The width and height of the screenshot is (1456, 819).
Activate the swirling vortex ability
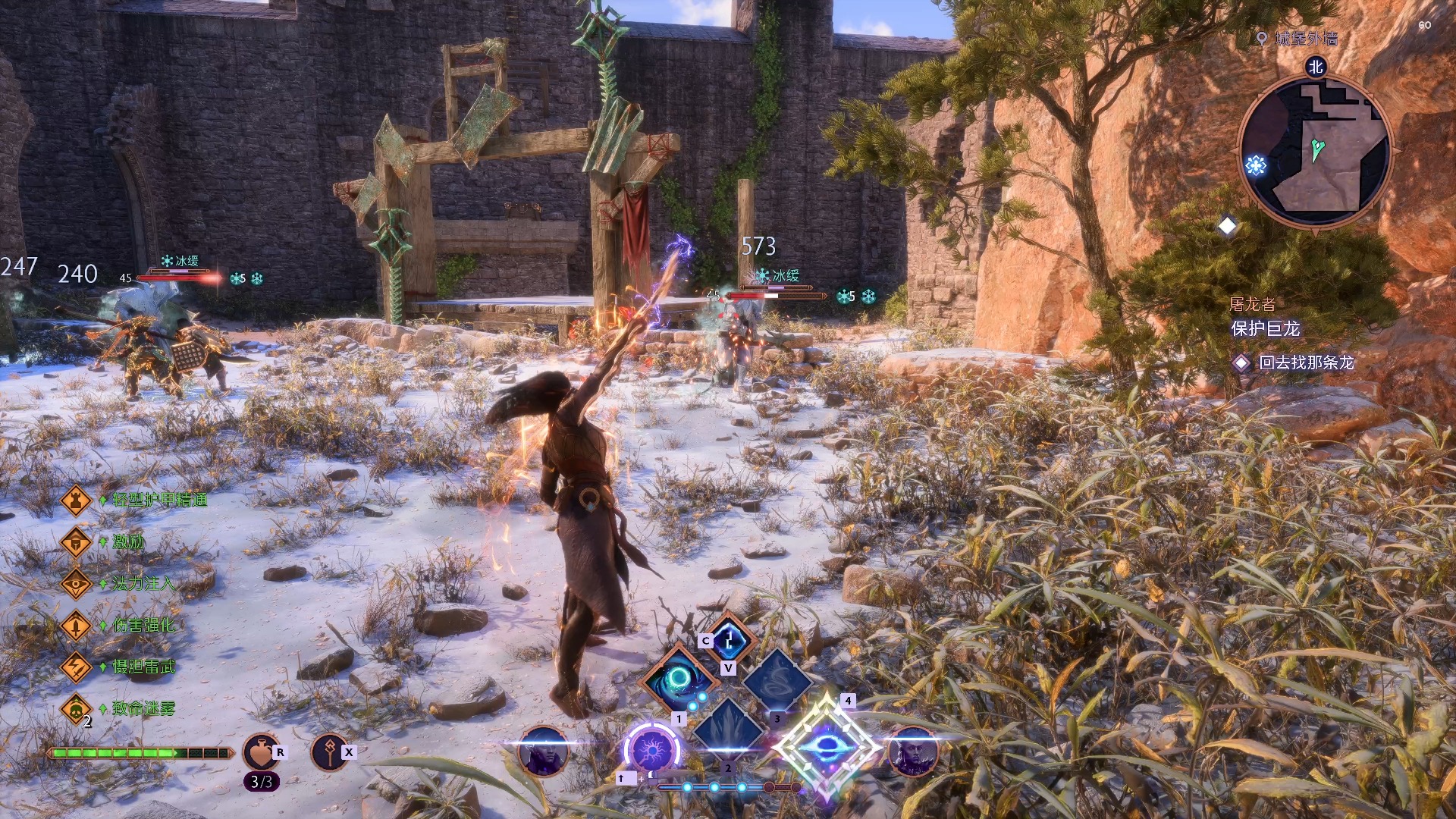point(679,679)
